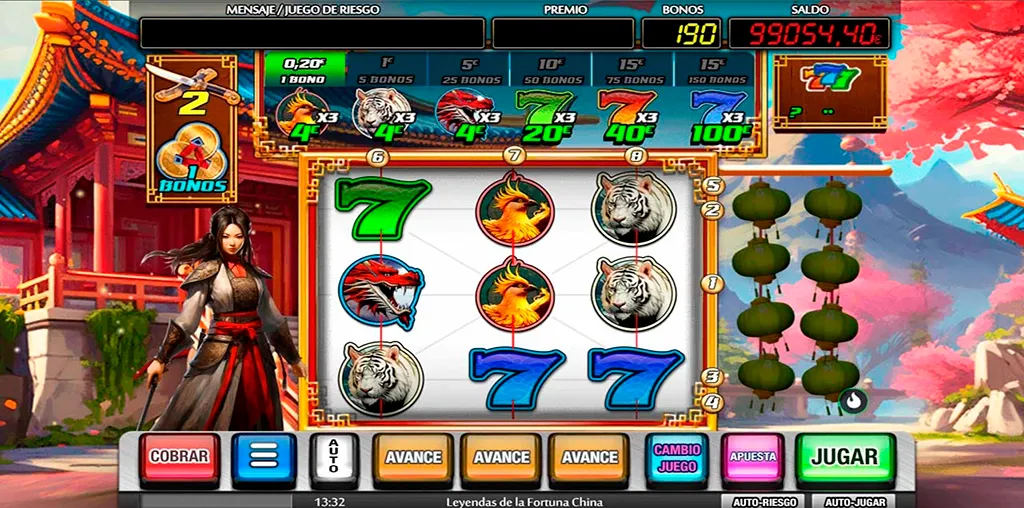Change the bet with the APUESTA button
Screen dimensions: 1024x508
[753, 457]
